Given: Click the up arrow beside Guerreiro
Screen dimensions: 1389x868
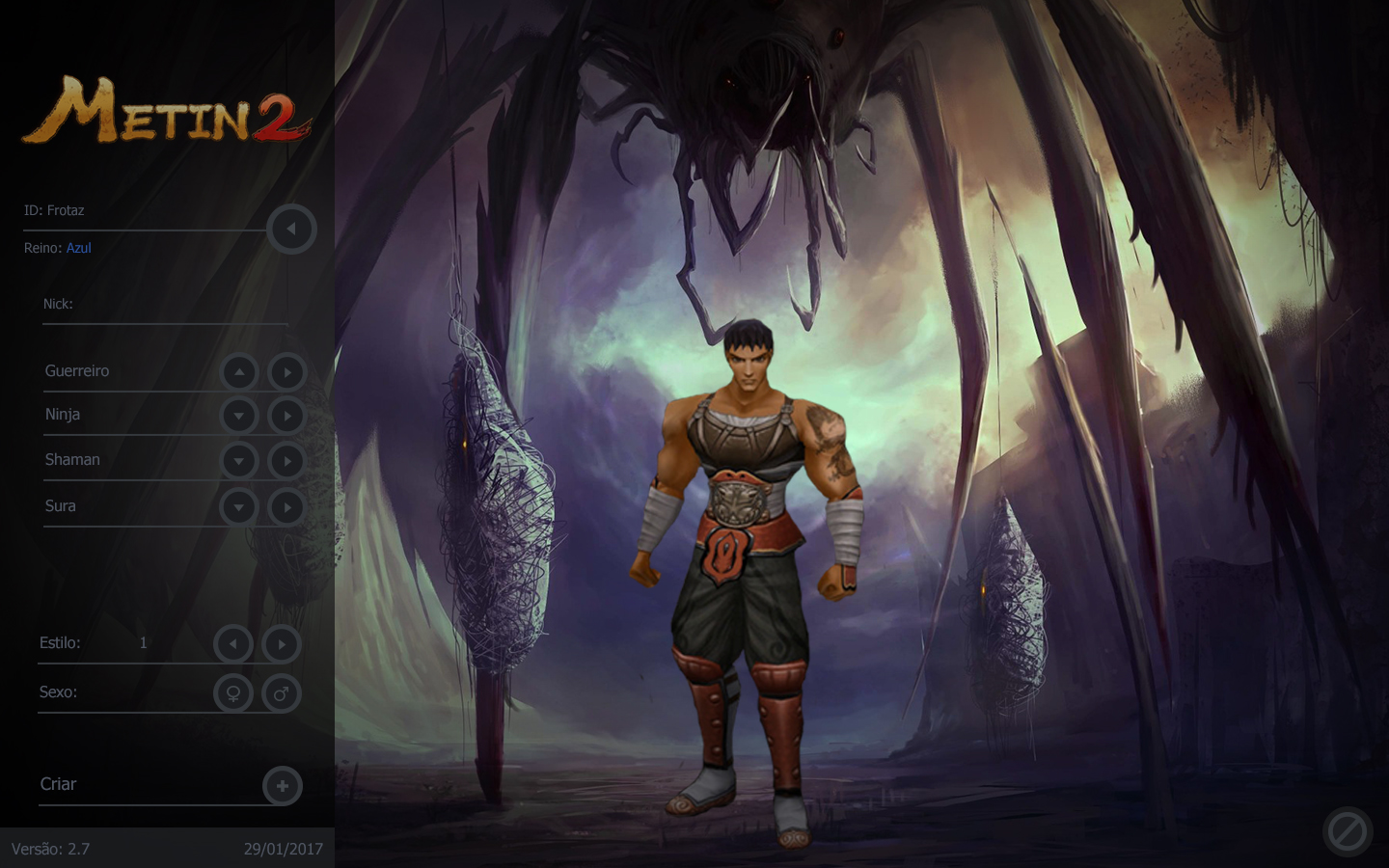Looking at the screenshot, I should [239, 372].
